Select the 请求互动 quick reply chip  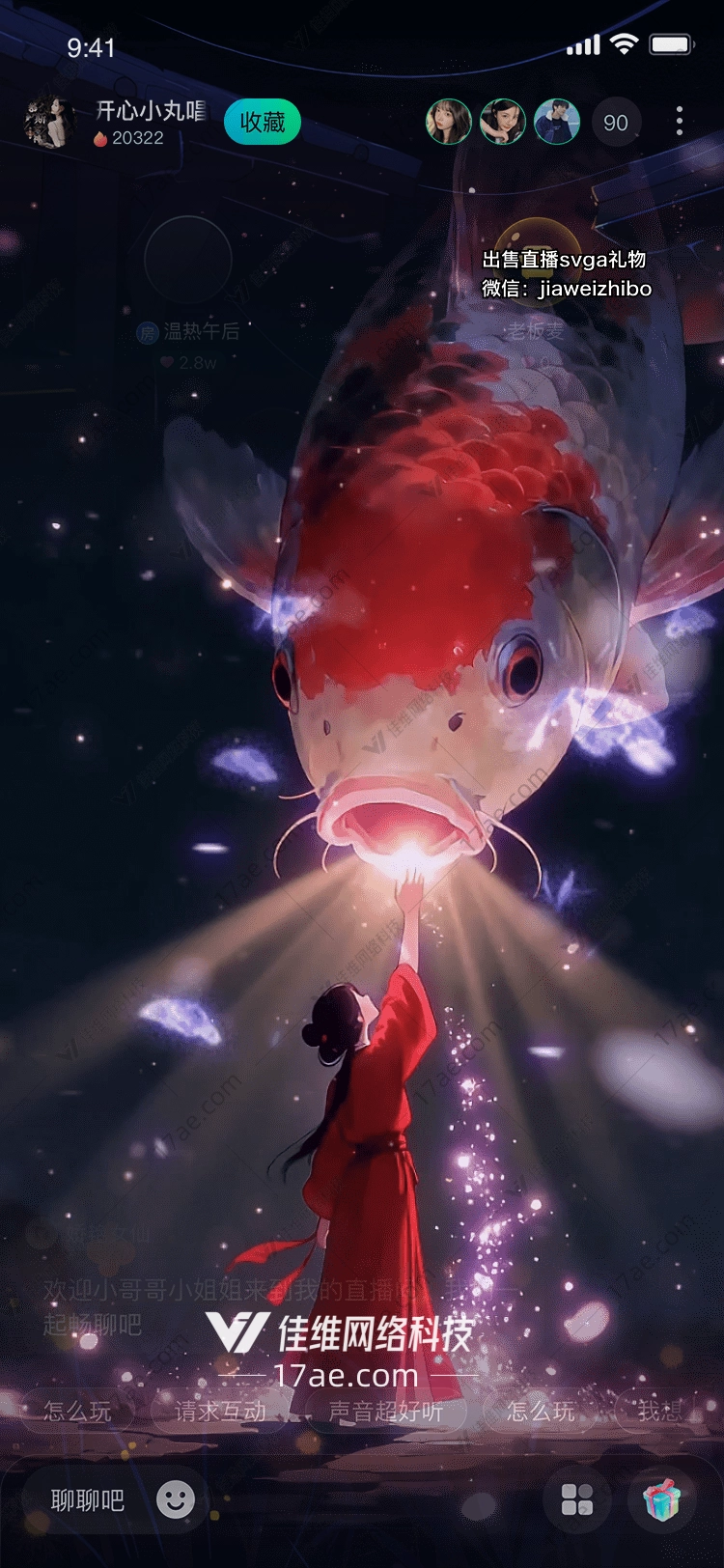(220, 1411)
